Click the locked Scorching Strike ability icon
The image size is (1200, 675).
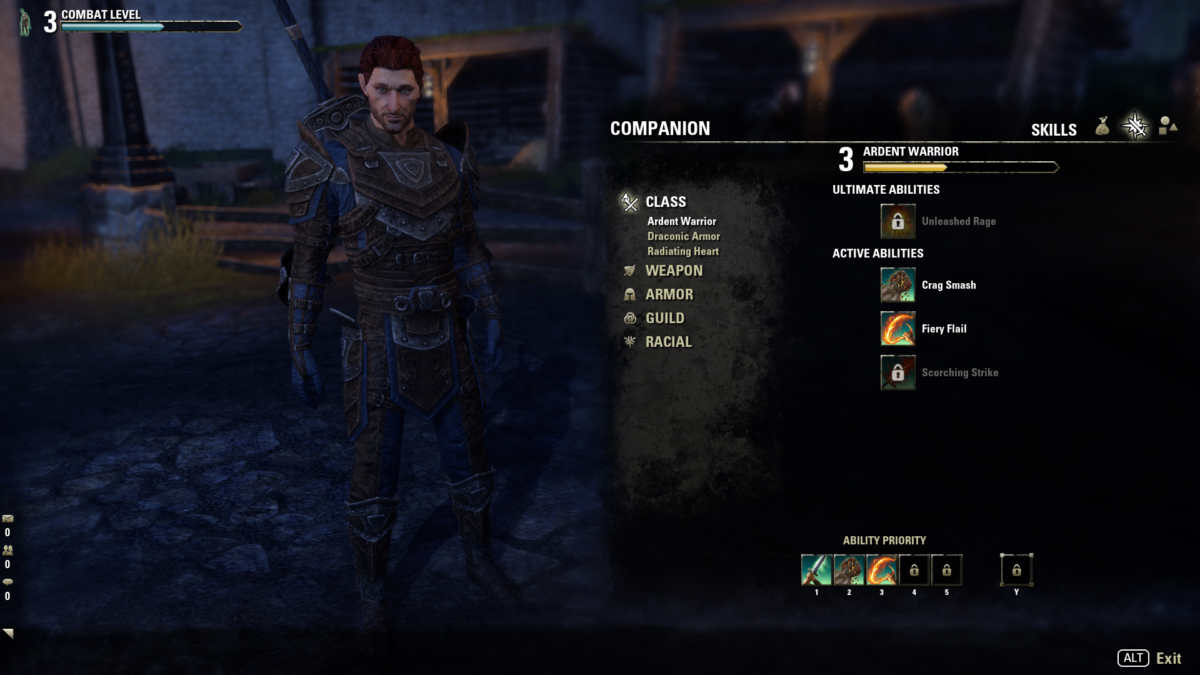(x=897, y=372)
